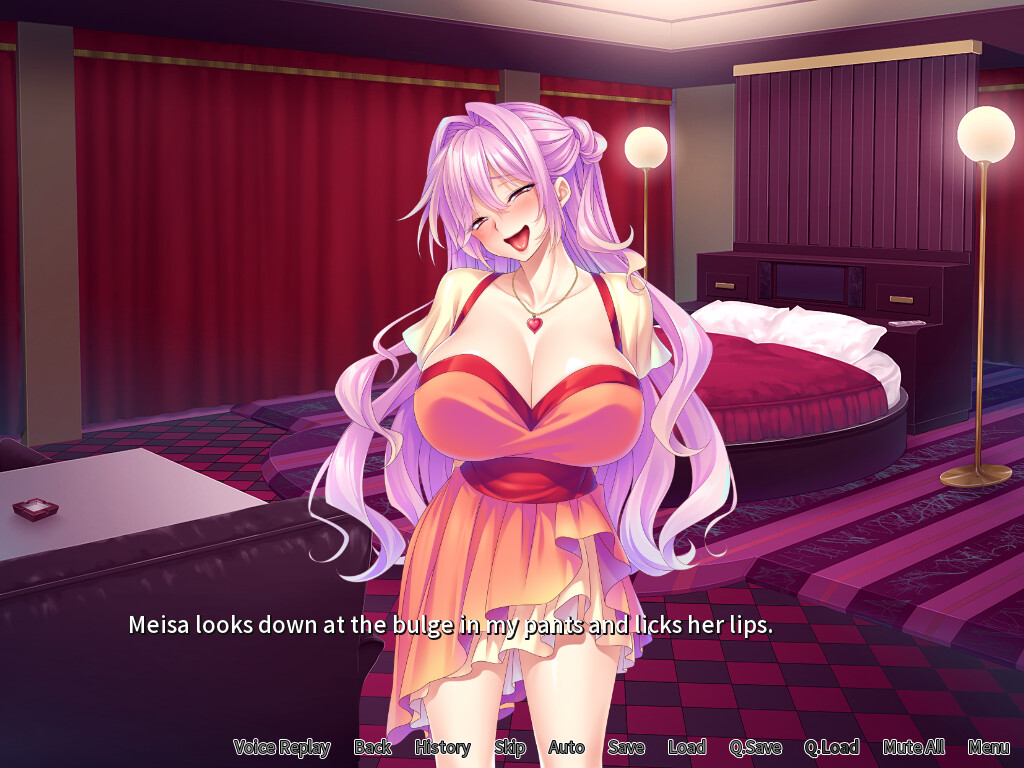Toggle Mute All audio

pos(913,747)
